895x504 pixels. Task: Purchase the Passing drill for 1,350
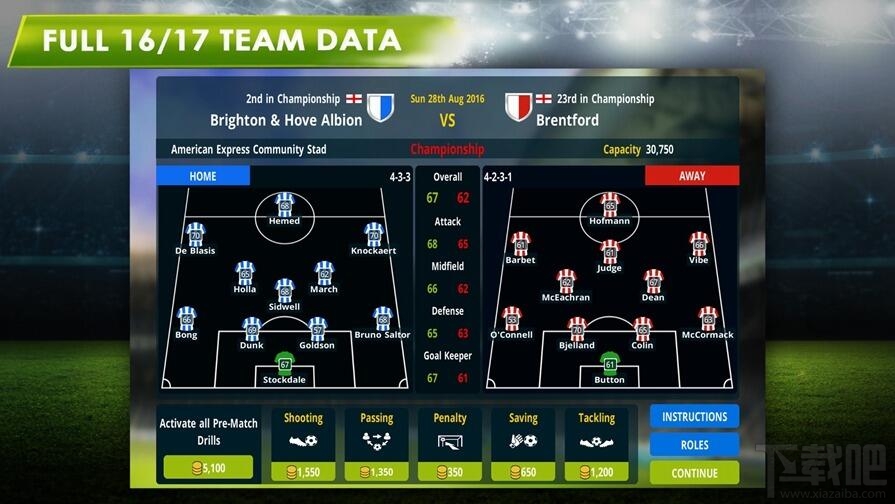pos(376,471)
